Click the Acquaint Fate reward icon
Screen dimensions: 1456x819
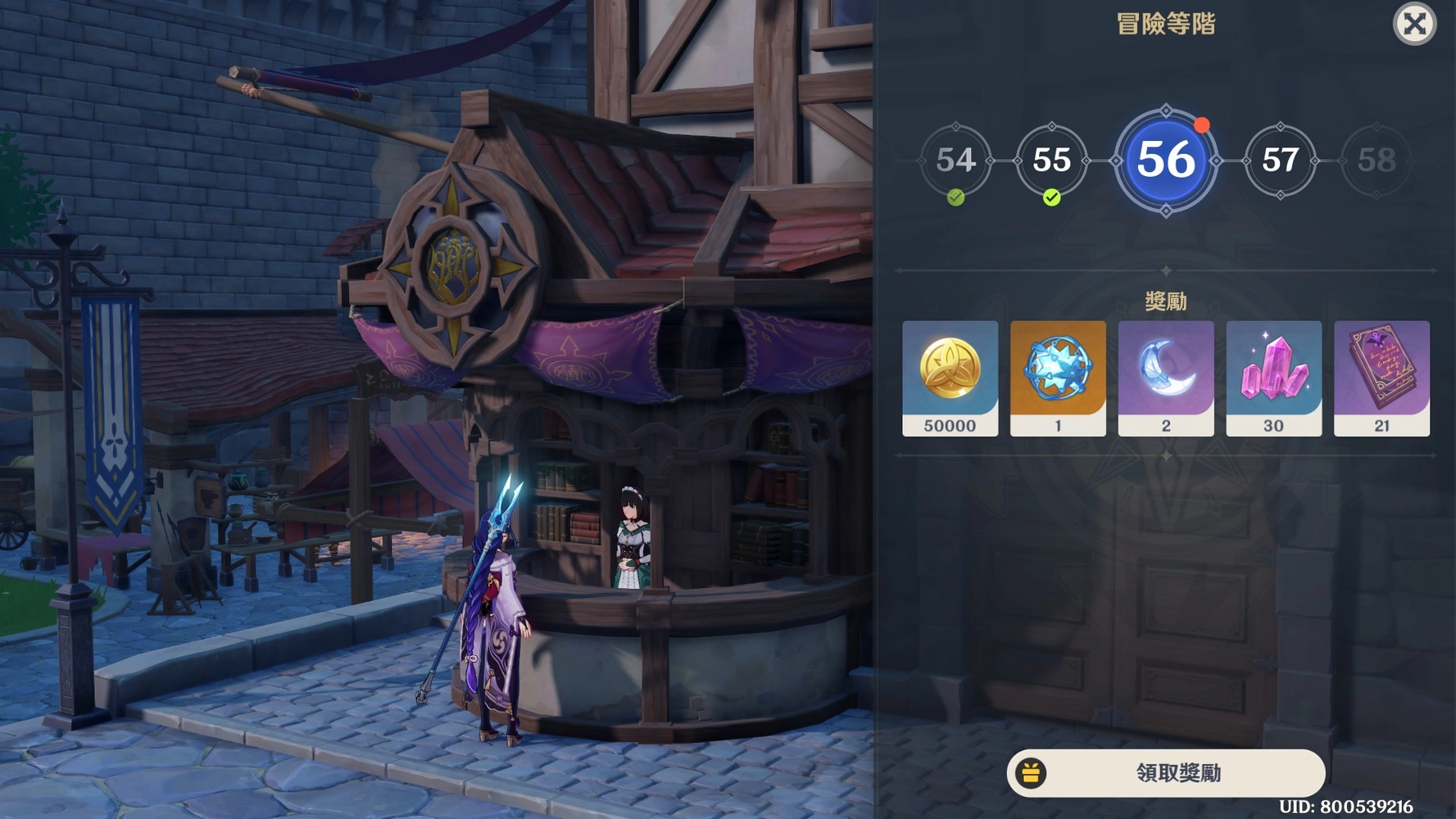click(1058, 369)
